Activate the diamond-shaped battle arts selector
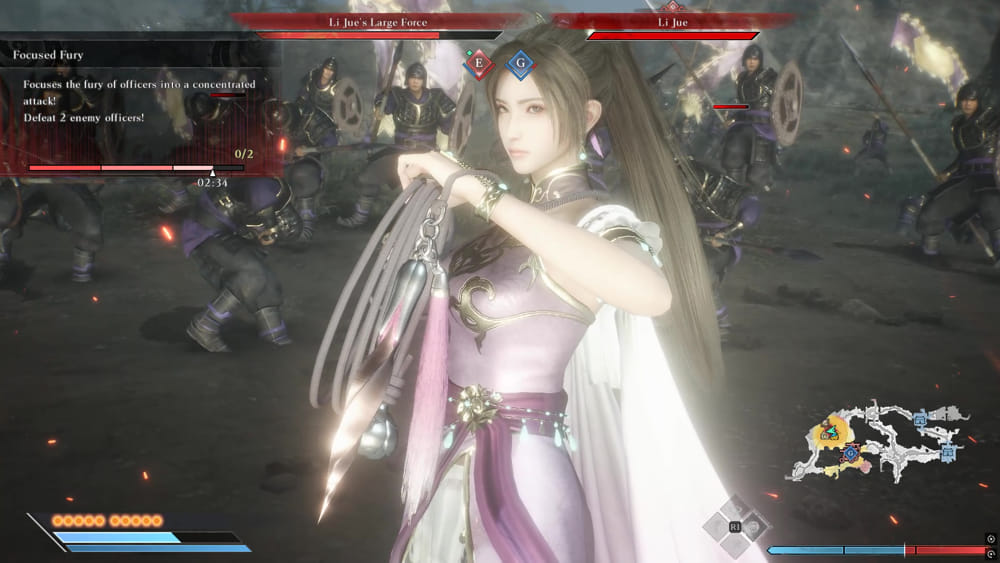 click(x=736, y=526)
